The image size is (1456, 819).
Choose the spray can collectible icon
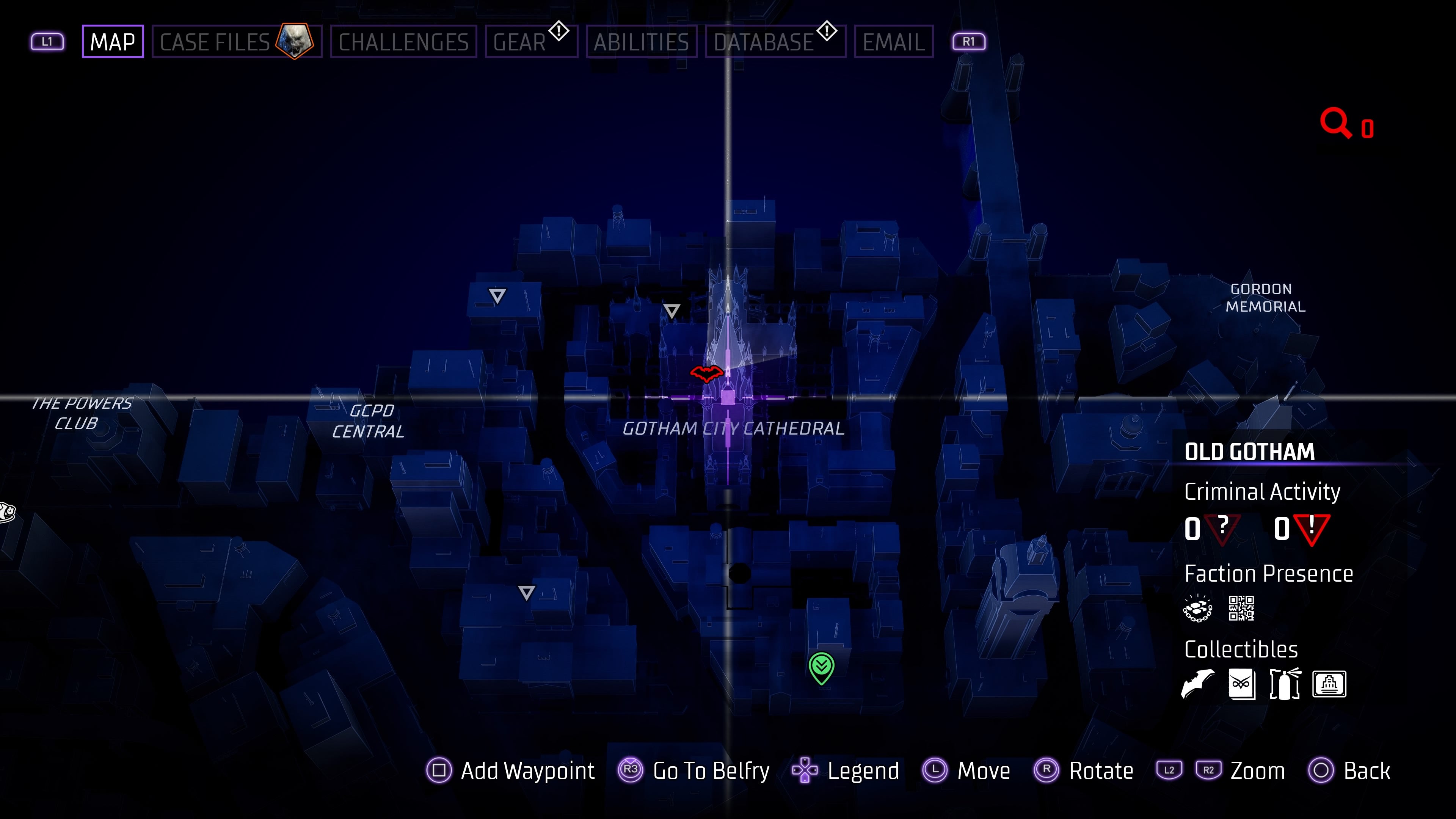pos(1285,684)
